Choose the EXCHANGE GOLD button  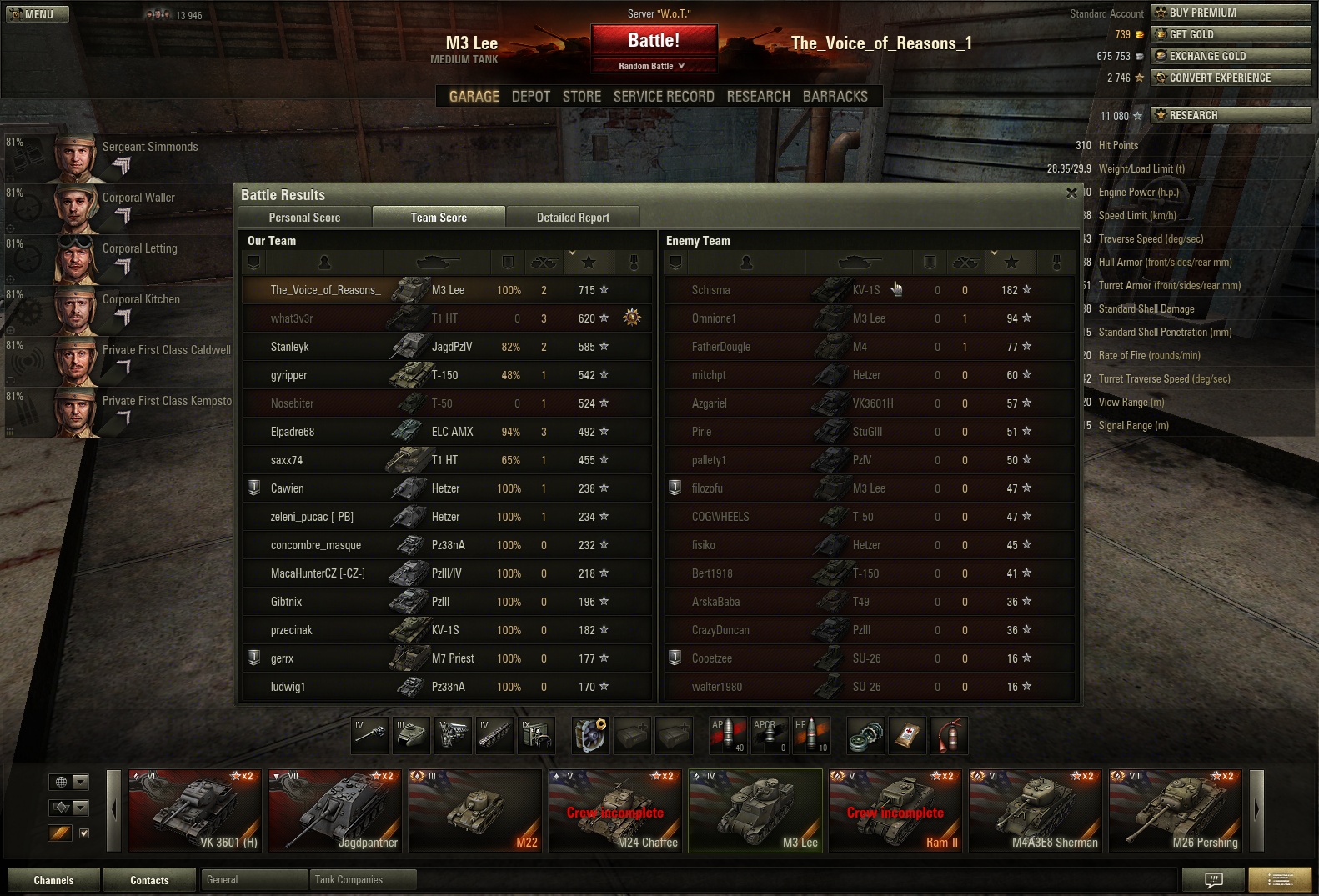[x=1231, y=56]
